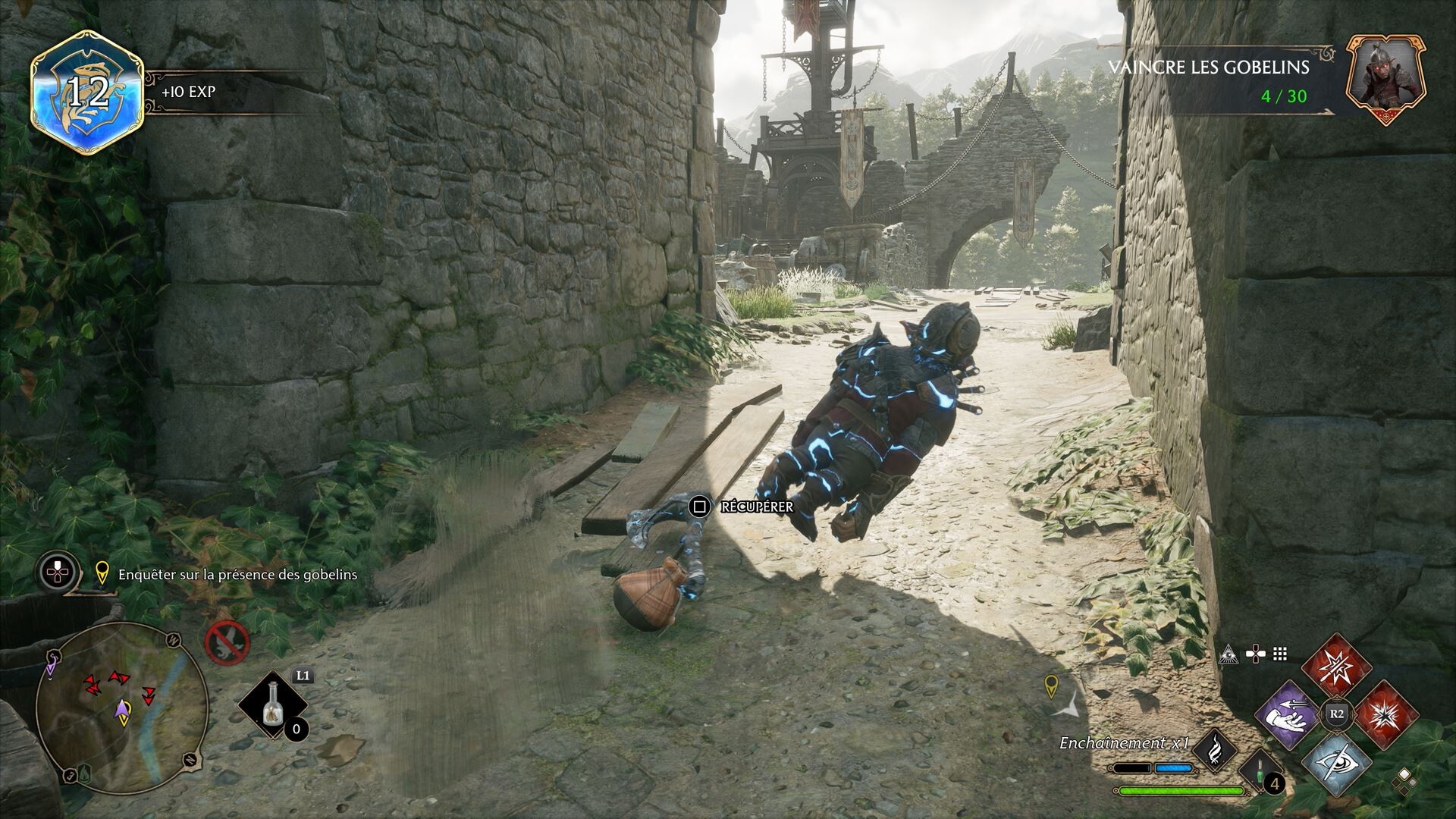
Task: Open the circular minimap
Action: [121, 708]
